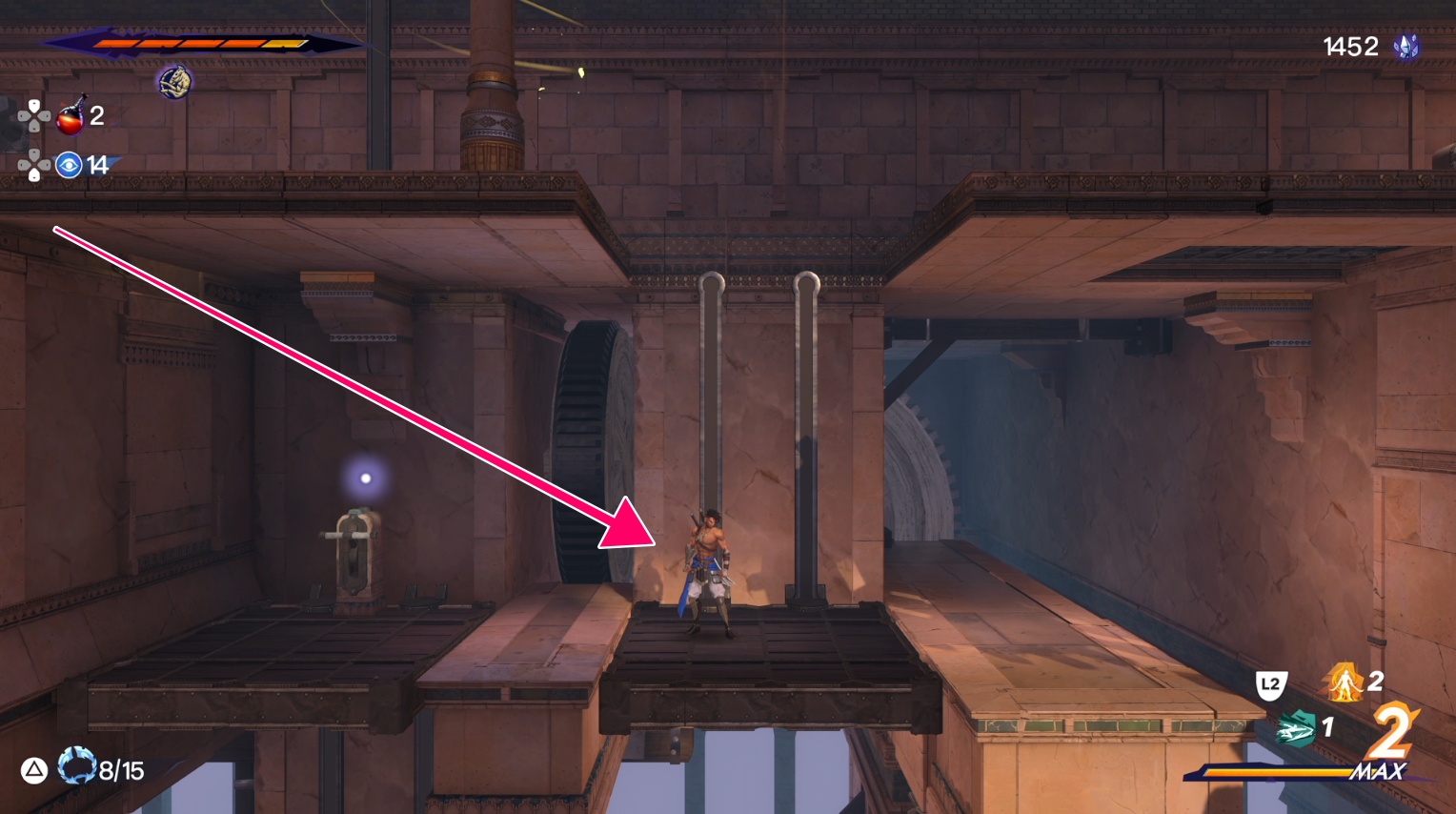Select the round amulet icon under the health bar
The width and height of the screenshot is (1456, 814).
click(x=174, y=82)
